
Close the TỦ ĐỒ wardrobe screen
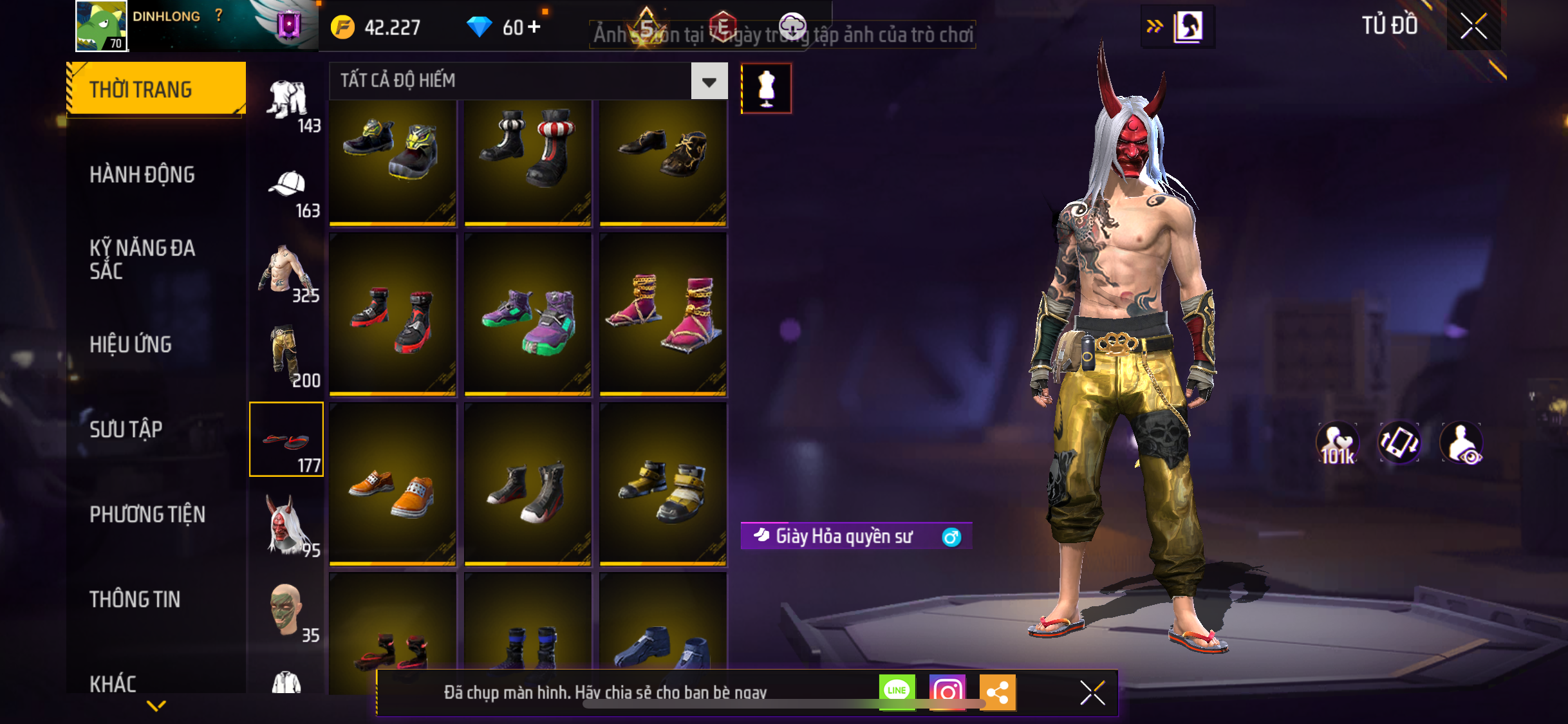click(1473, 26)
